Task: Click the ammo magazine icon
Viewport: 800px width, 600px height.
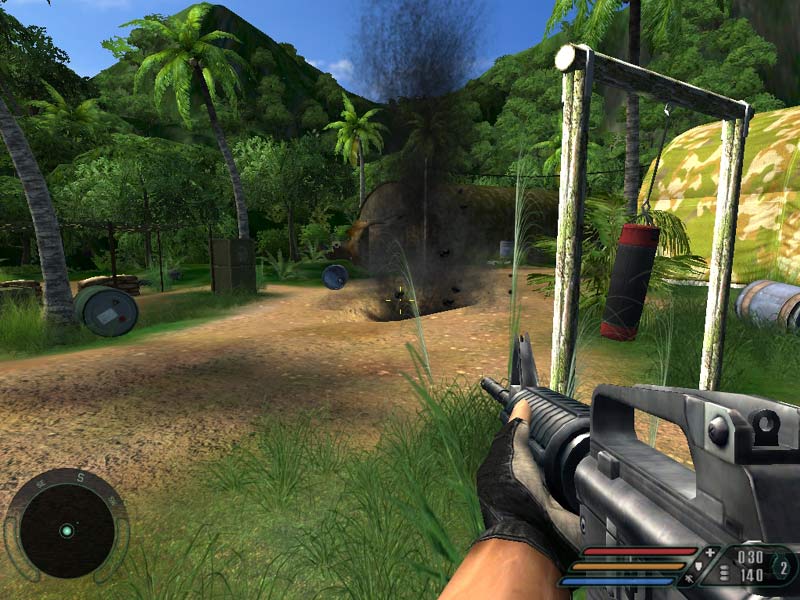Action: [725, 573]
